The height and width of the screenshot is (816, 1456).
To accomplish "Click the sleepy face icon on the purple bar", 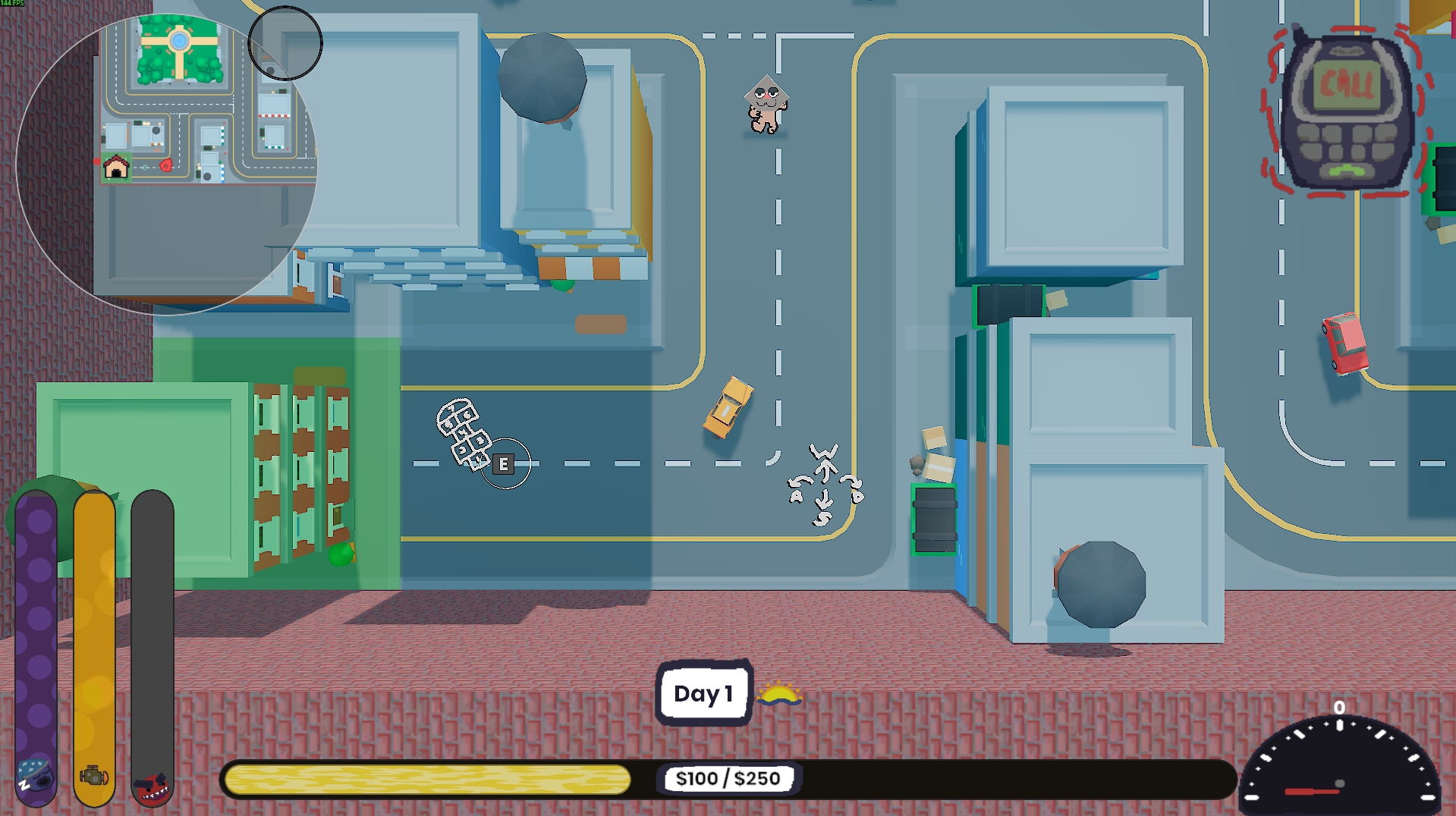I will 35,777.
